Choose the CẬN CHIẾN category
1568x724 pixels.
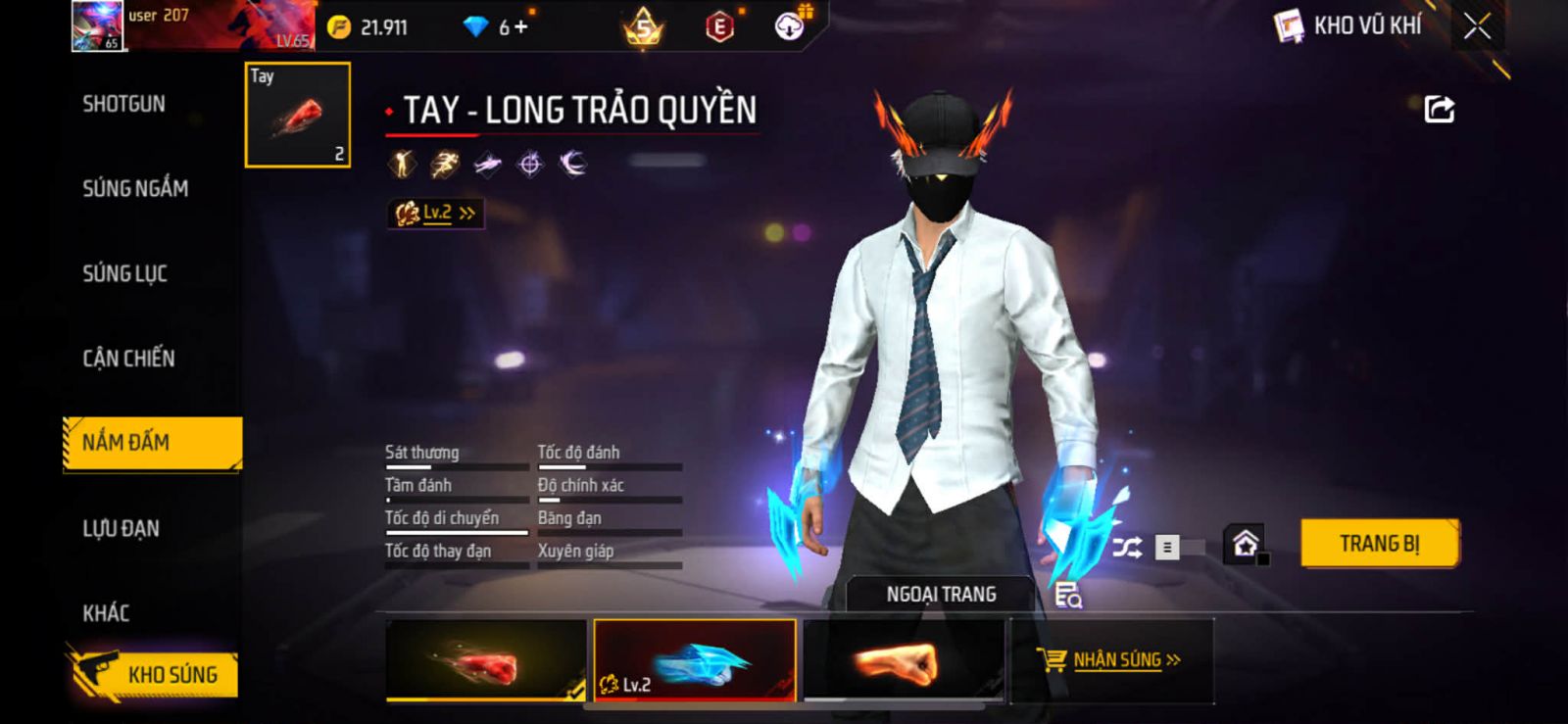128,359
